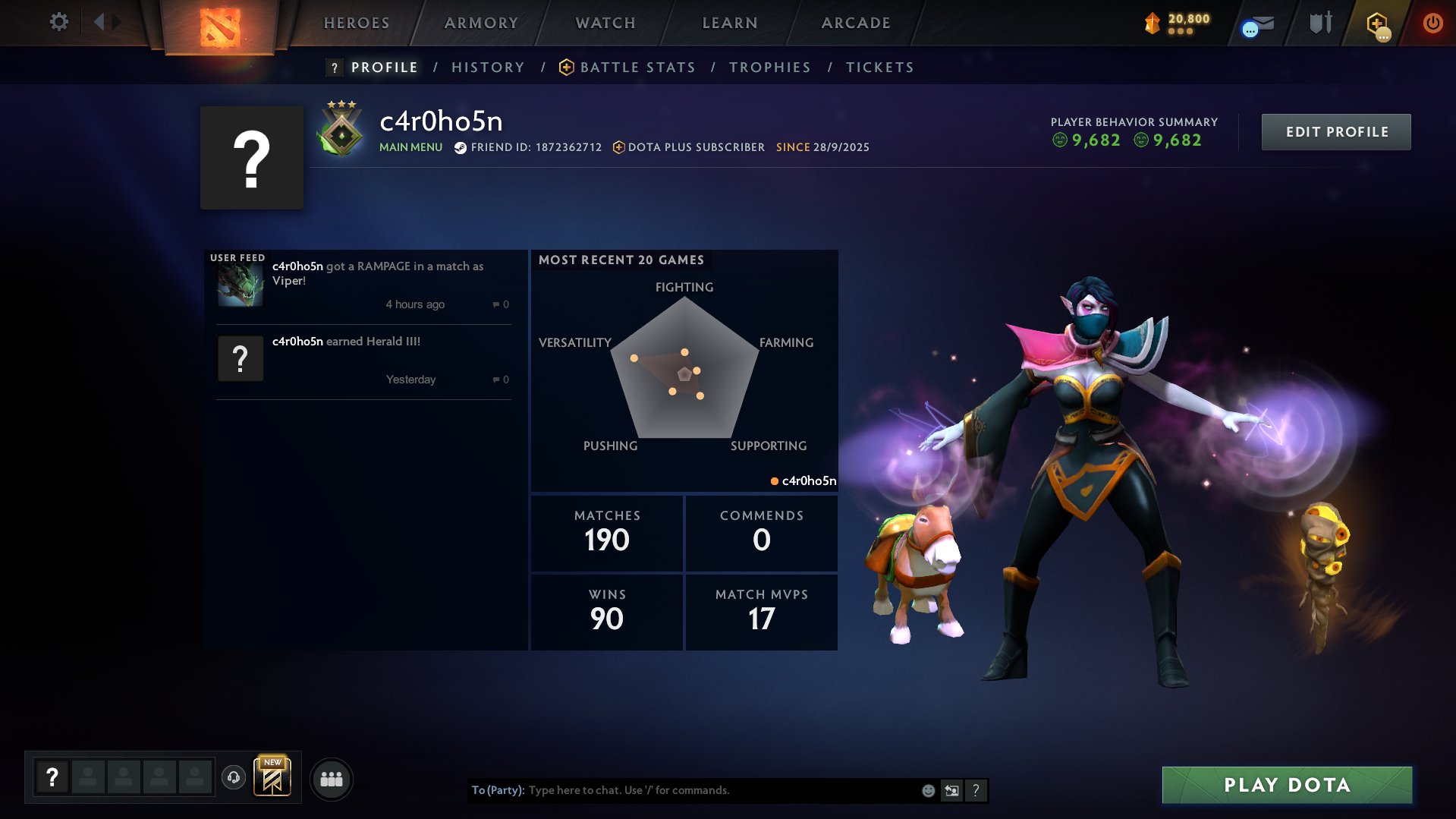Open the Watch tab
Screen dimensions: 1456x819
tap(605, 23)
